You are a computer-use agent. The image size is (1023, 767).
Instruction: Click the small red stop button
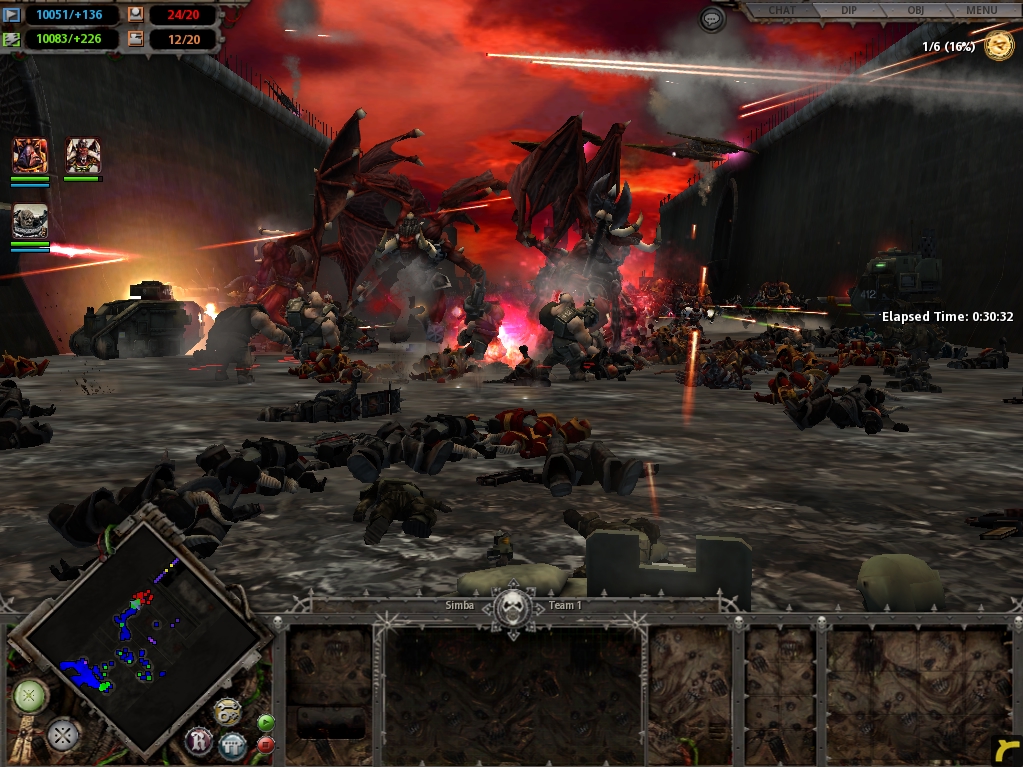tap(266, 744)
